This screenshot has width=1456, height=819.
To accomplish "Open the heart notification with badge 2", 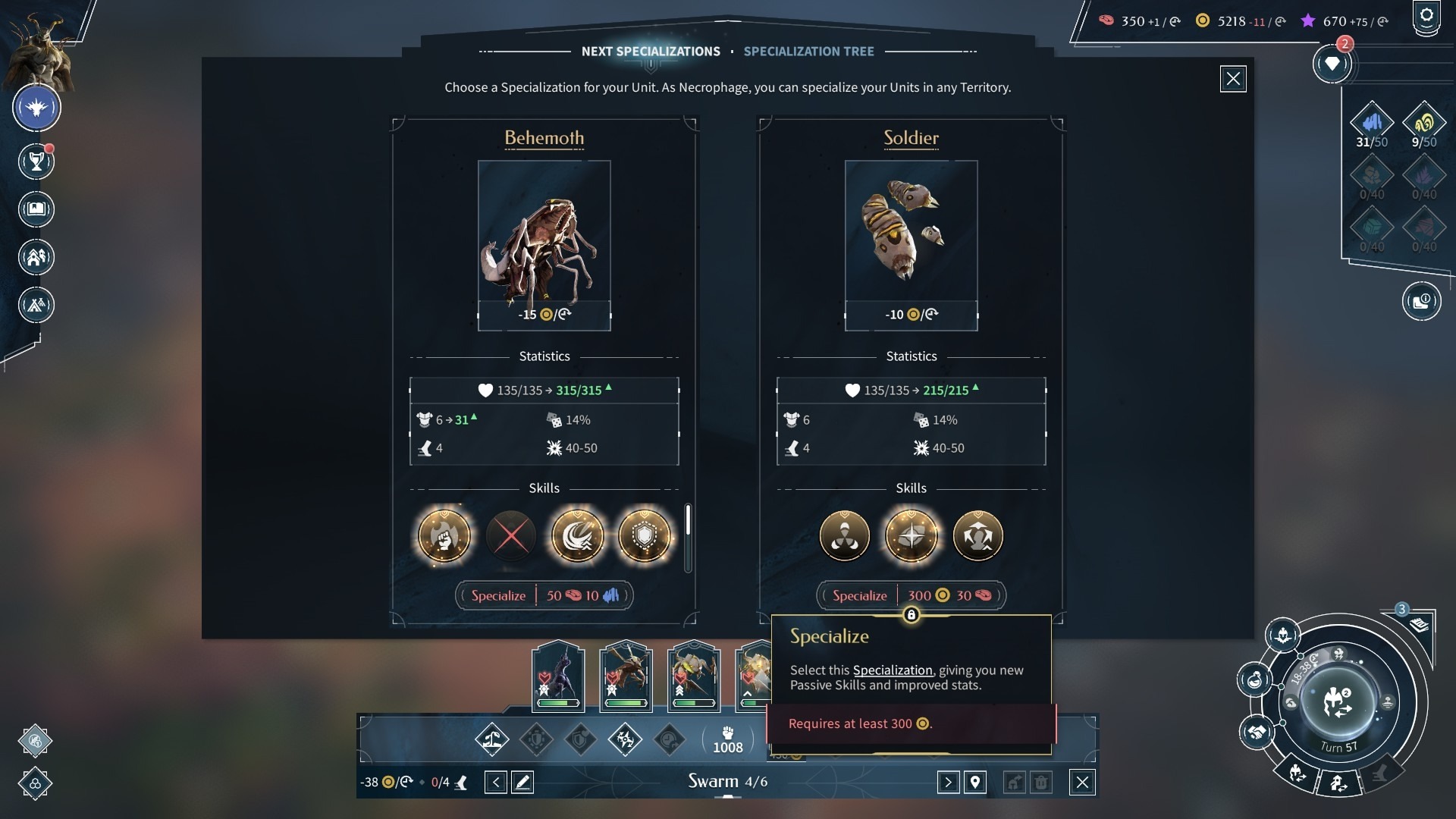I will click(x=1332, y=64).
